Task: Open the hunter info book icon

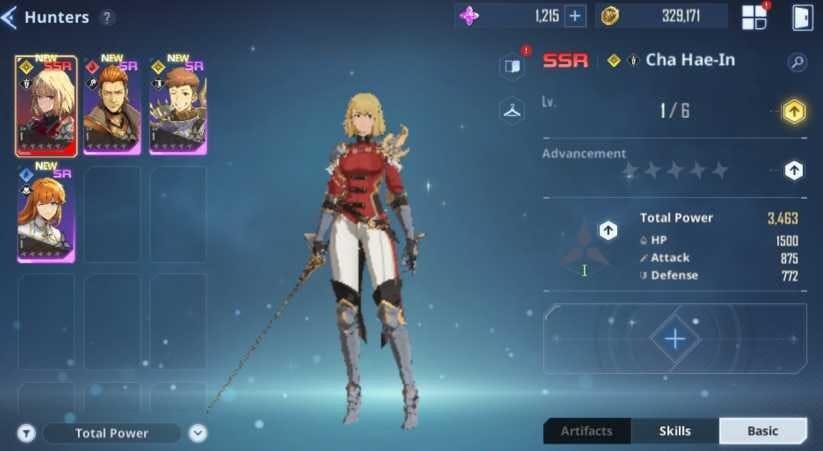Action: tap(512, 66)
